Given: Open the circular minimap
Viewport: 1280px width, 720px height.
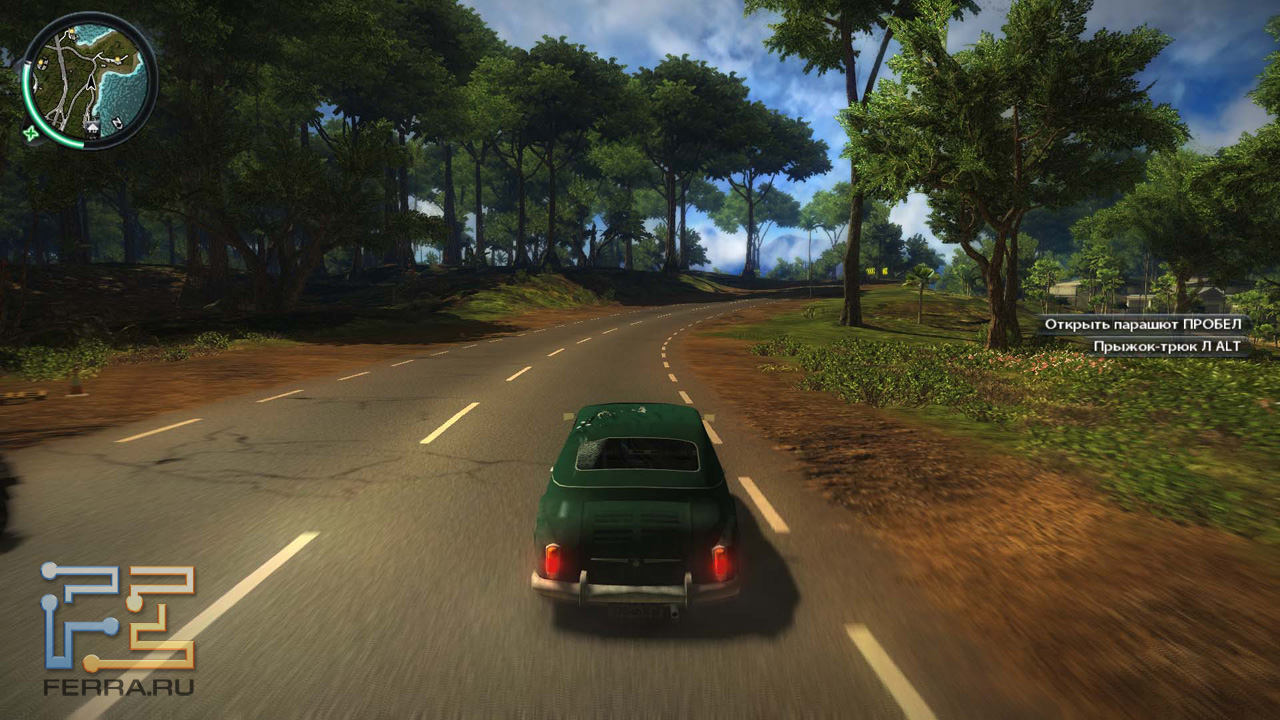Looking at the screenshot, I should click(x=88, y=79).
